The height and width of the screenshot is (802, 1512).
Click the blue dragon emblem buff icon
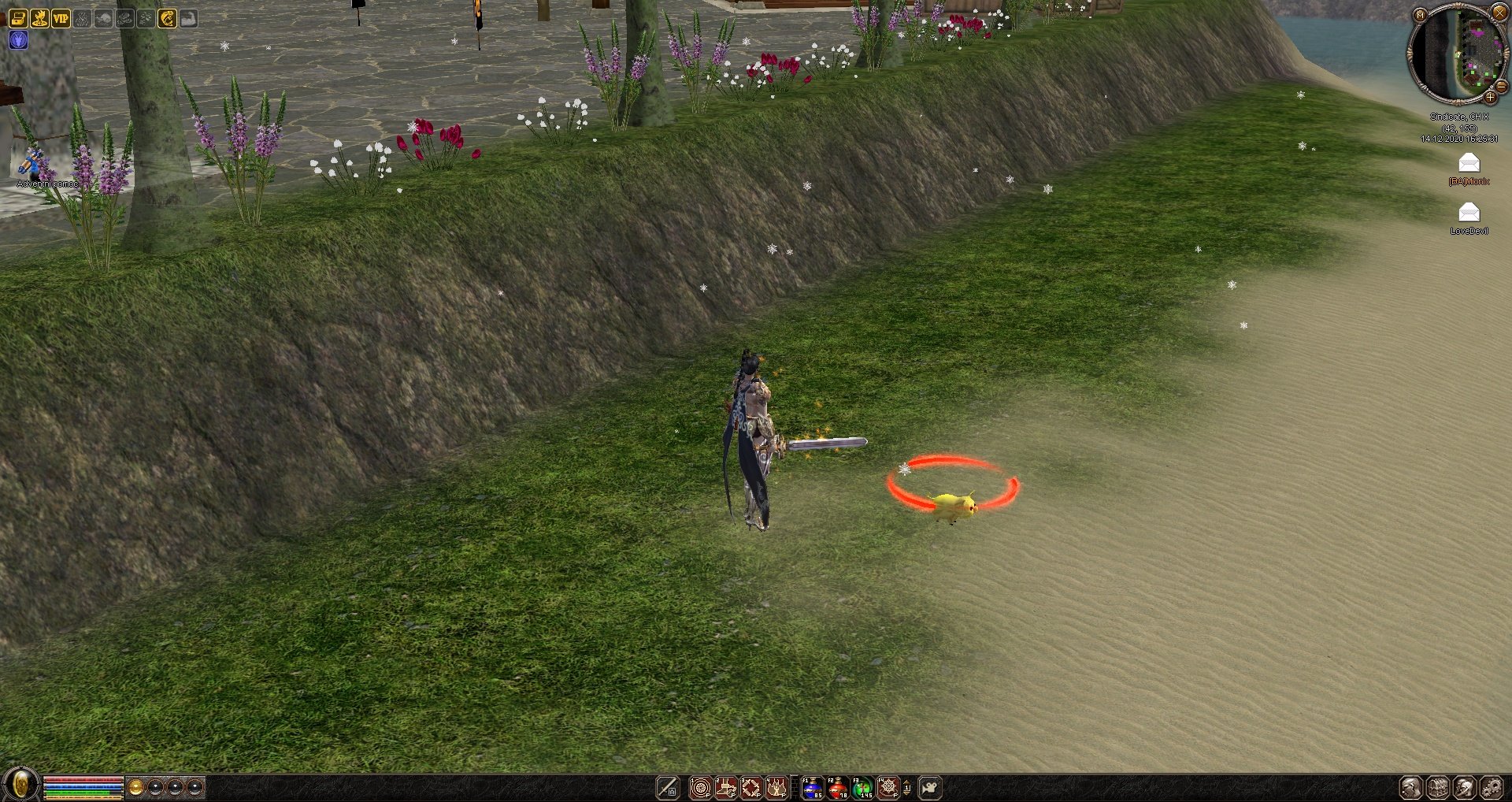pos(18,40)
